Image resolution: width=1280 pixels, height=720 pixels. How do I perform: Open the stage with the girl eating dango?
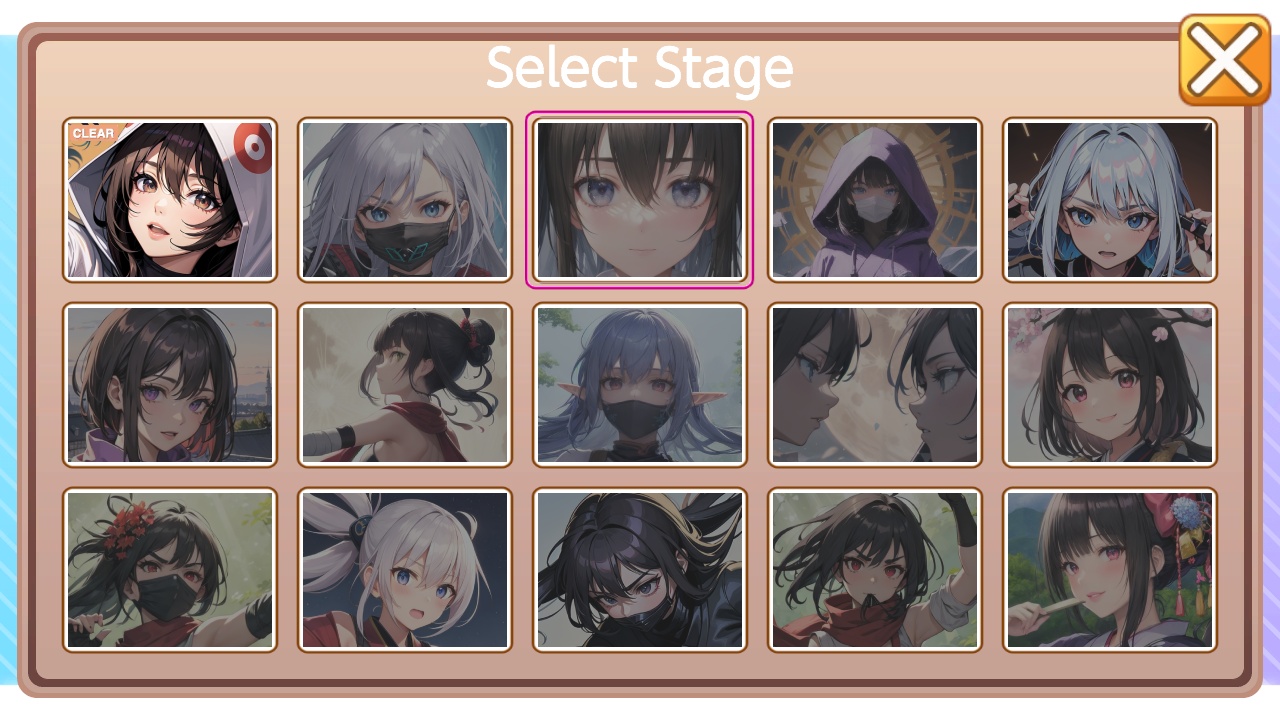pos(1109,570)
